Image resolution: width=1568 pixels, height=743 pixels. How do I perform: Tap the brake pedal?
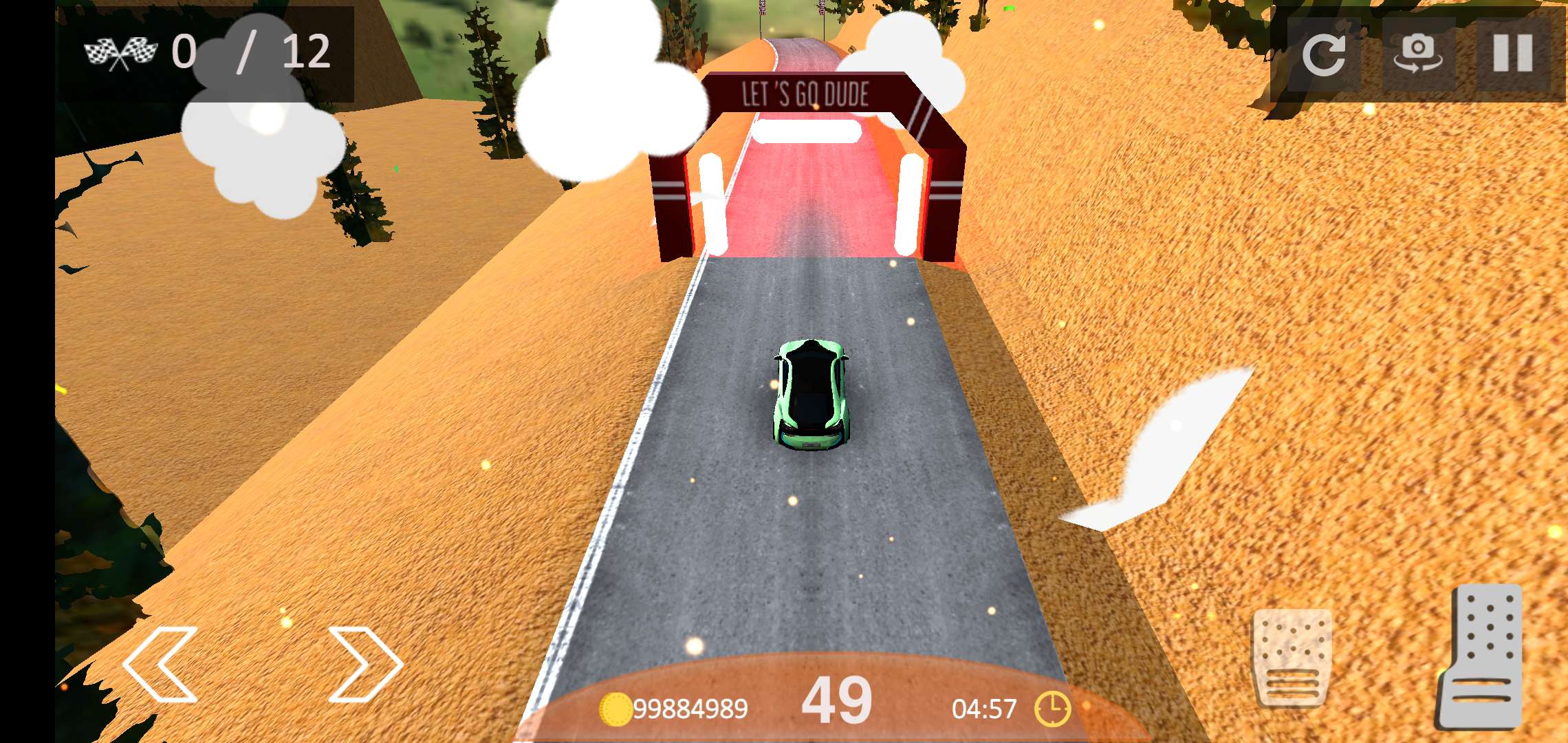[1292, 658]
